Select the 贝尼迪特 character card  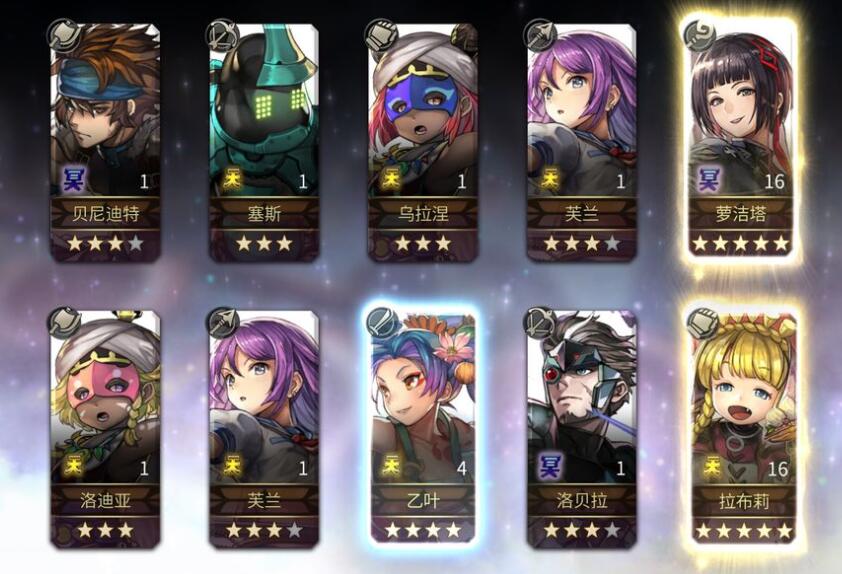(106, 142)
